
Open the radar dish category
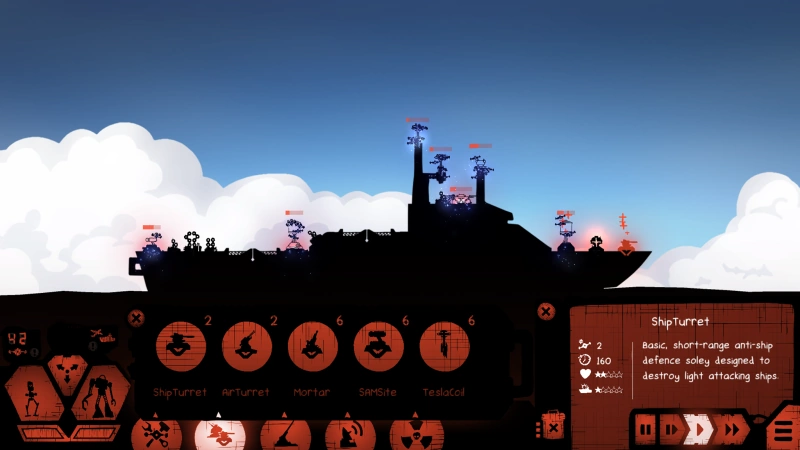(348, 435)
